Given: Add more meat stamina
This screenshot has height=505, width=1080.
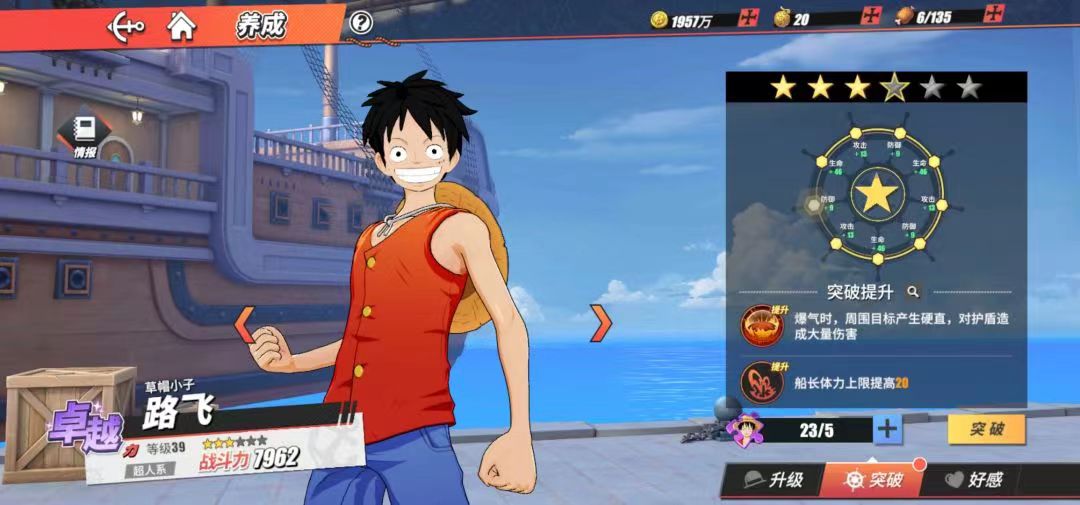Looking at the screenshot, I should tap(993, 16).
